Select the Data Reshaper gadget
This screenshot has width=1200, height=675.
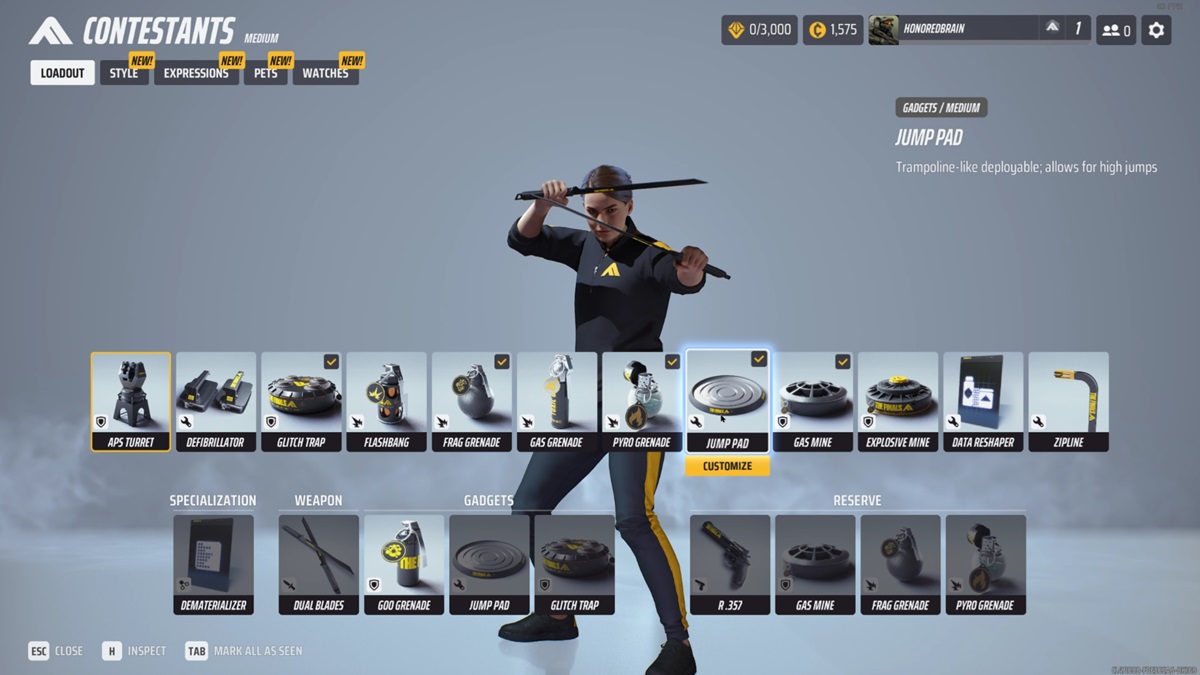[x=983, y=401]
